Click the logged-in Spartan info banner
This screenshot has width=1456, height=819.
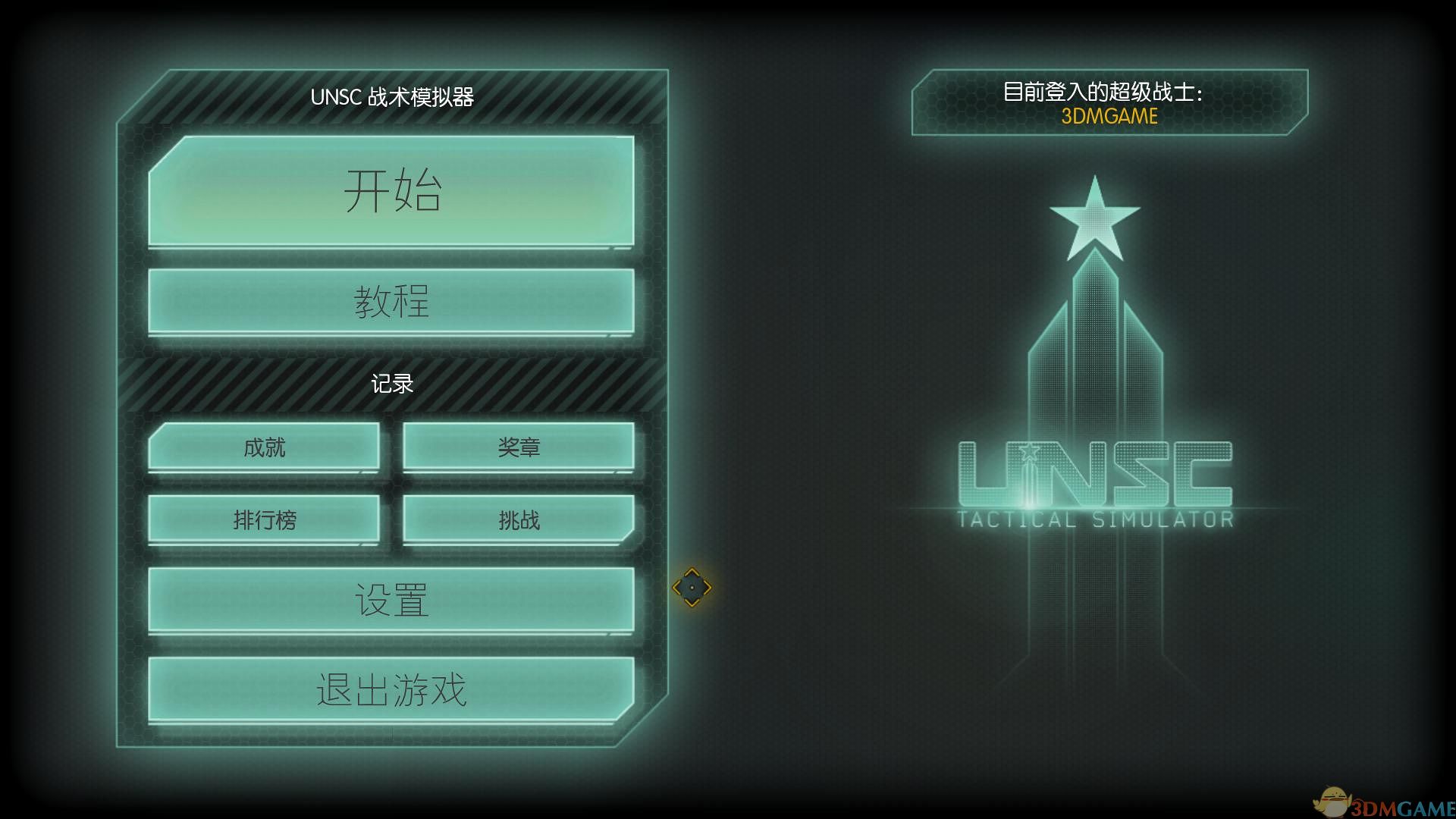1107,104
